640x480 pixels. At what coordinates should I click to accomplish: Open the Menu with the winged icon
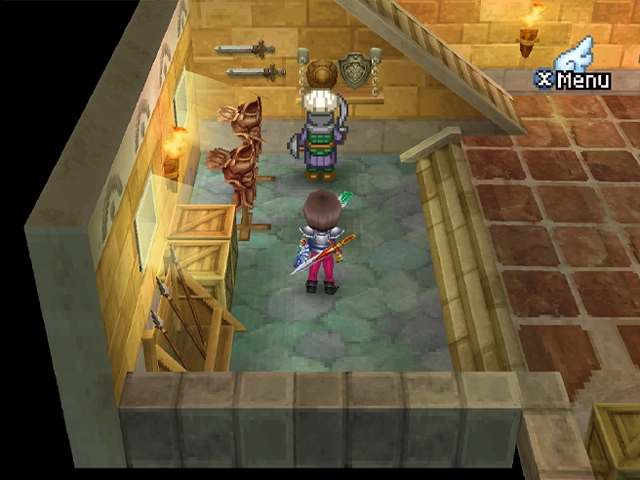(x=574, y=67)
